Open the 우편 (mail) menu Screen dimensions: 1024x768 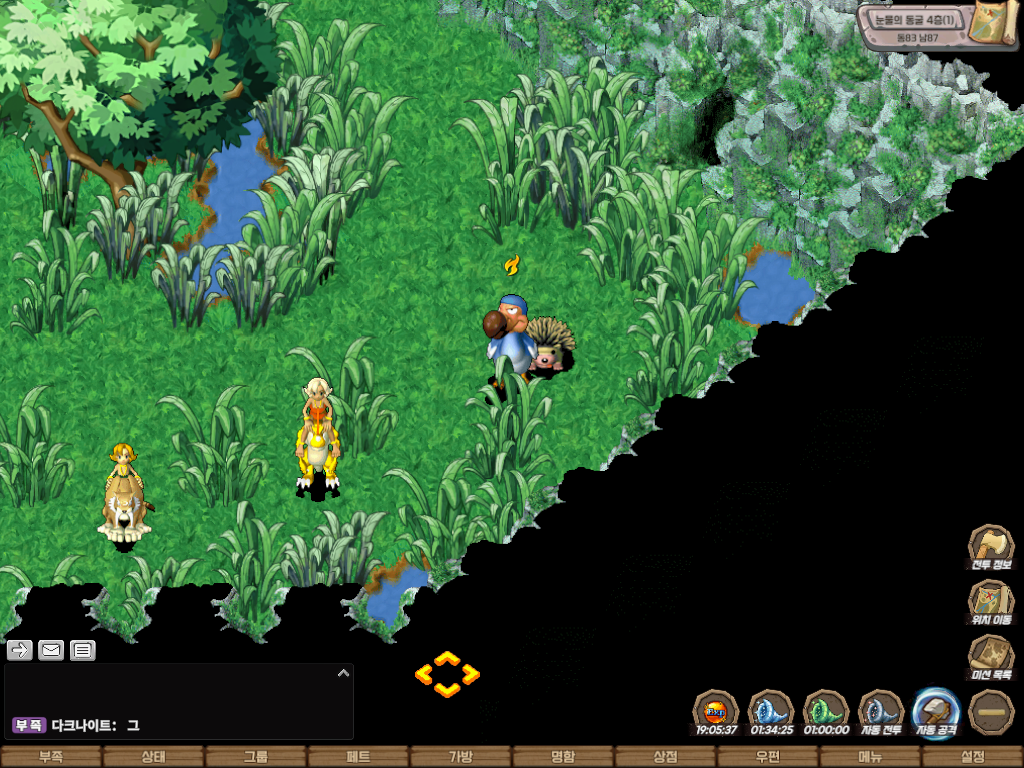767,757
